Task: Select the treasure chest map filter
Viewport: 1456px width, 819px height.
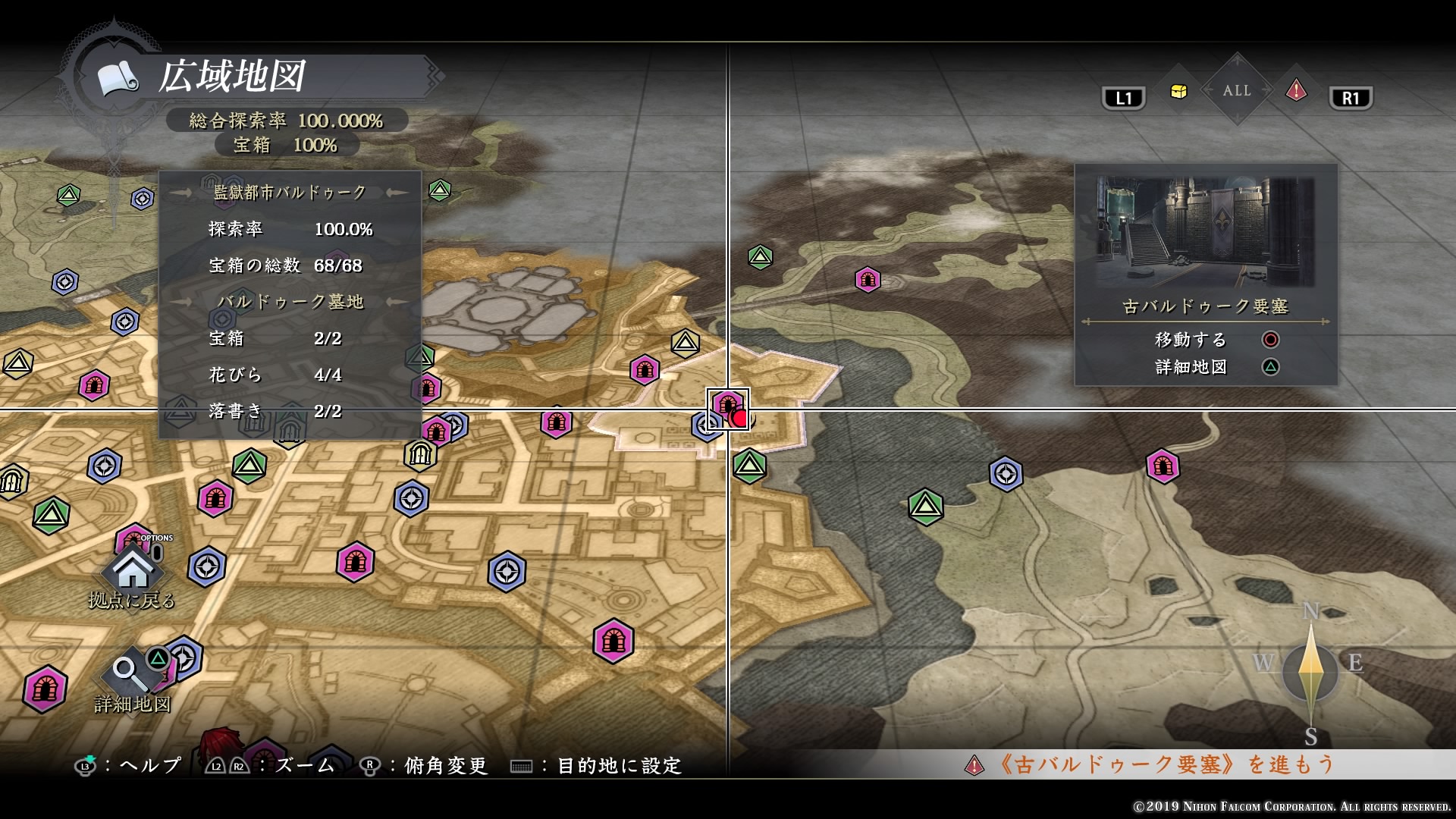Action: [x=1178, y=92]
